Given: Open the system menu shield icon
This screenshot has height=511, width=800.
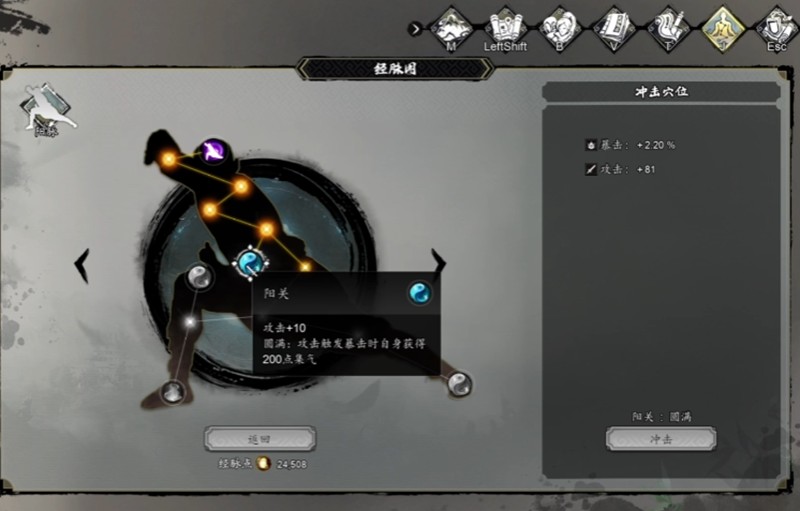Looking at the screenshot, I should [x=775, y=27].
